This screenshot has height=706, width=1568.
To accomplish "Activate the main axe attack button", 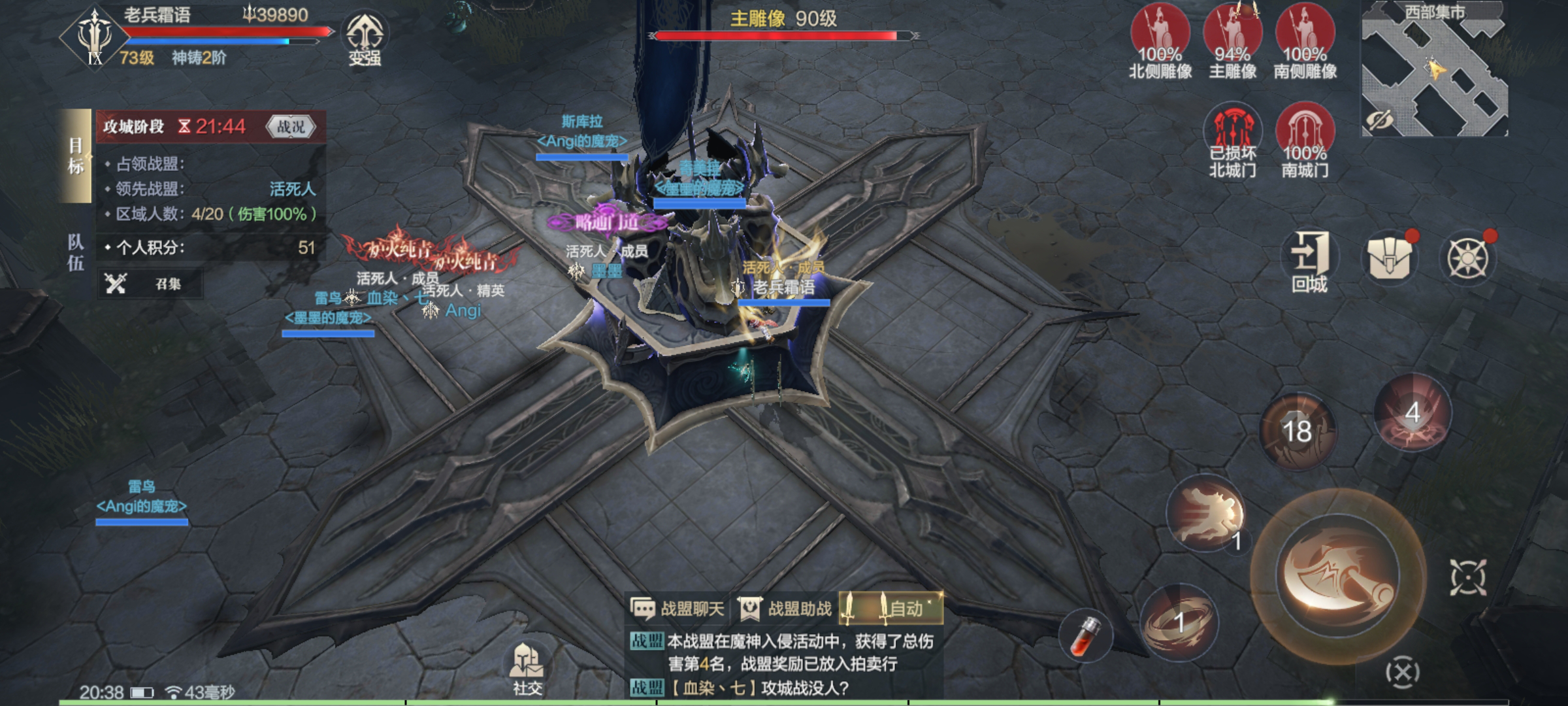I will [1337, 573].
